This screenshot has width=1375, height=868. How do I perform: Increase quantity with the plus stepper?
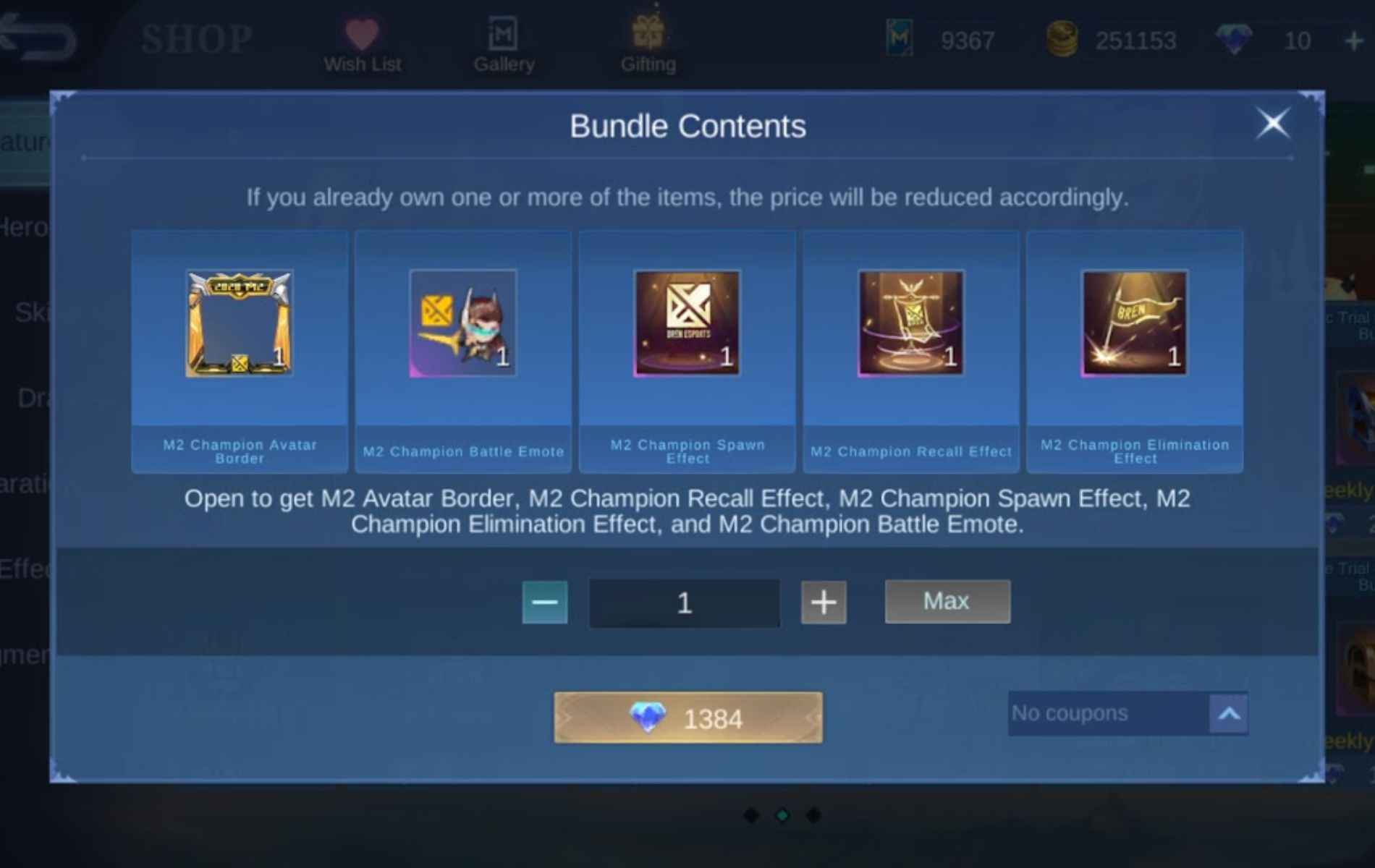point(823,603)
